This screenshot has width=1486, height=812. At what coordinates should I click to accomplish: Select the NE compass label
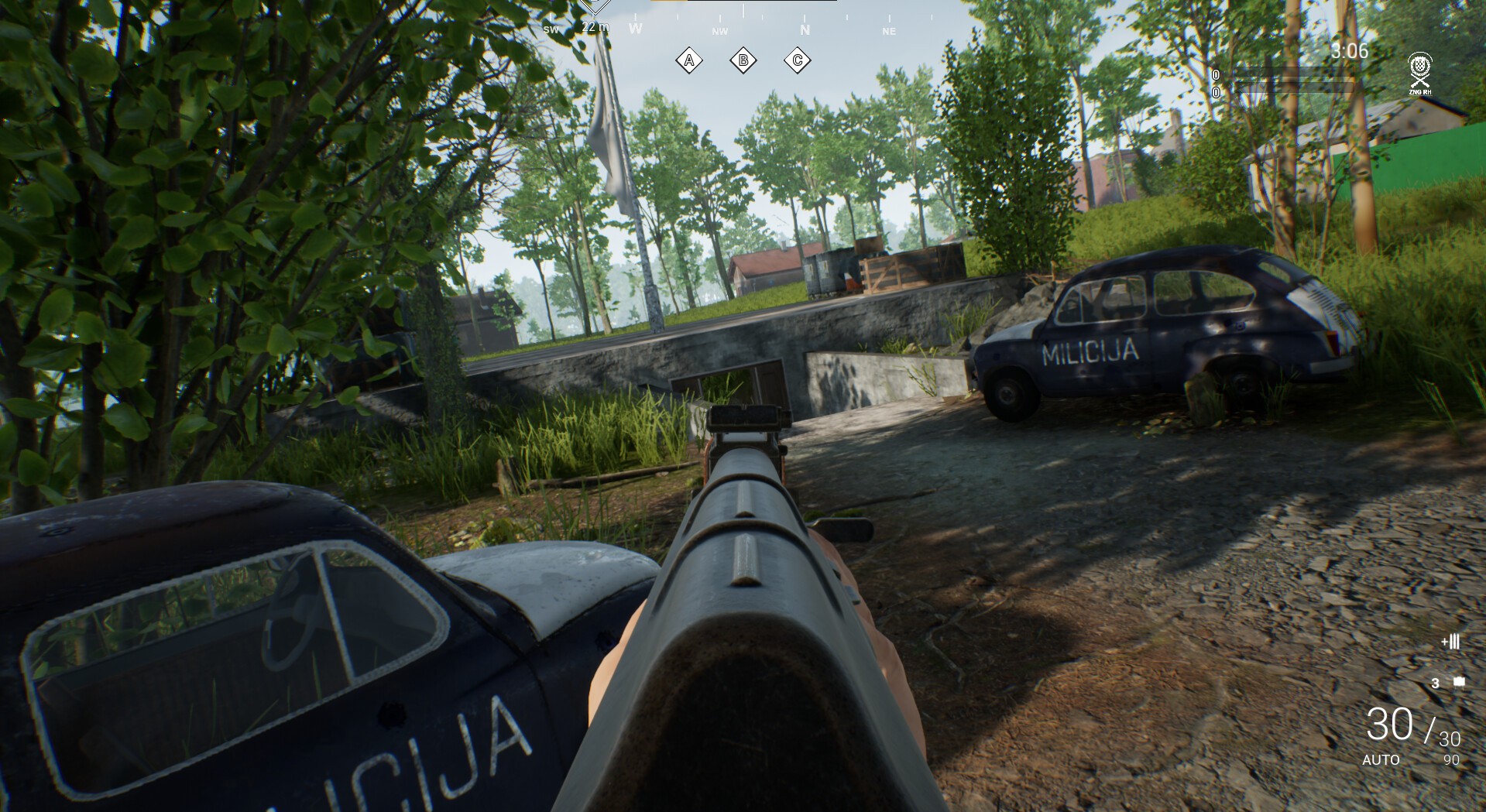click(x=888, y=32)
